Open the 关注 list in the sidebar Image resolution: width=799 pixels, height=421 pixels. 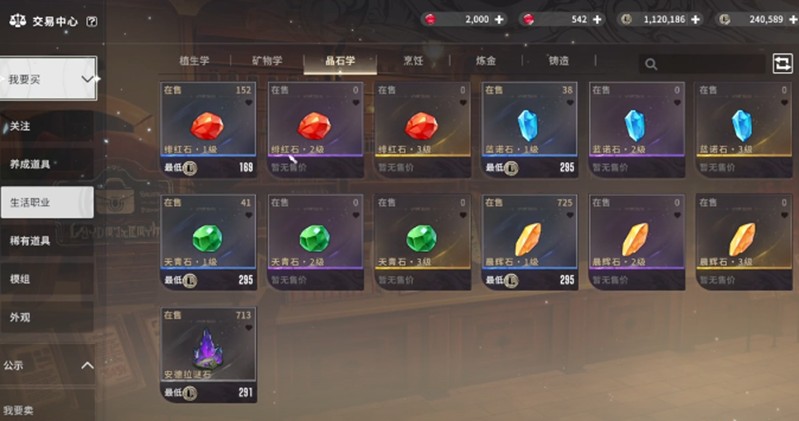tap(20, 127)
